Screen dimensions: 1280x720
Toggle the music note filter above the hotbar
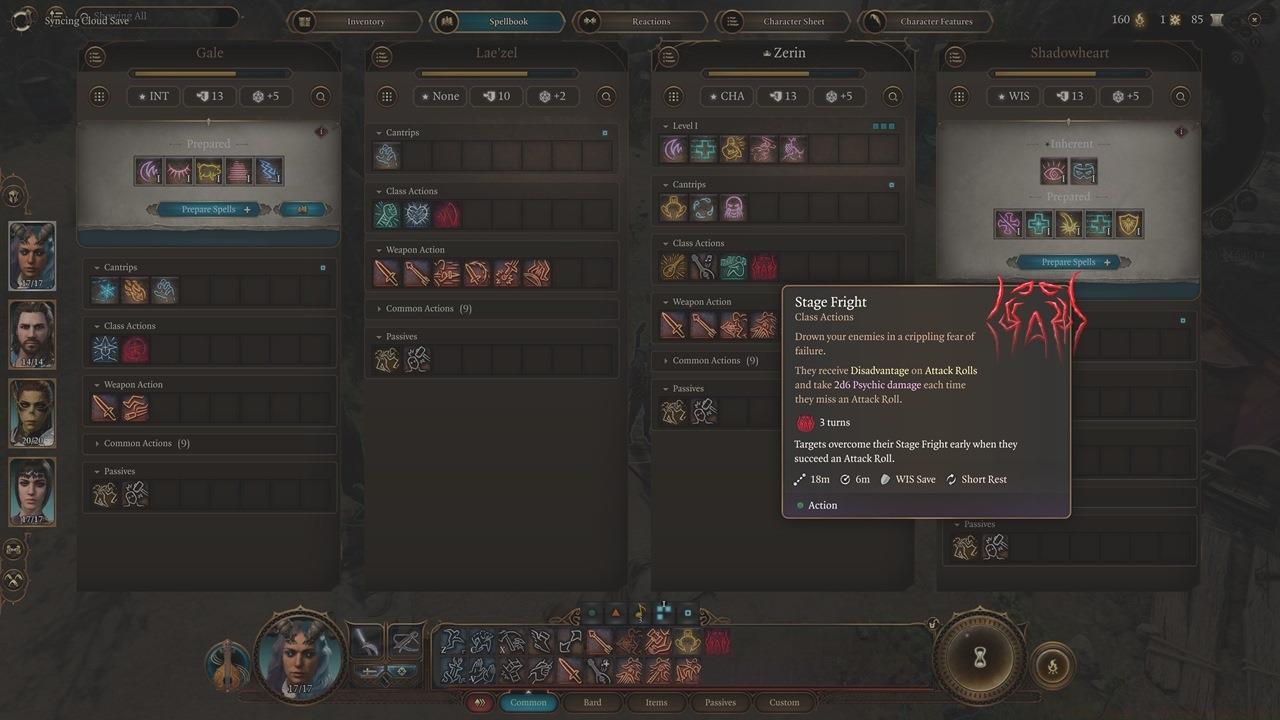point(637,612)
